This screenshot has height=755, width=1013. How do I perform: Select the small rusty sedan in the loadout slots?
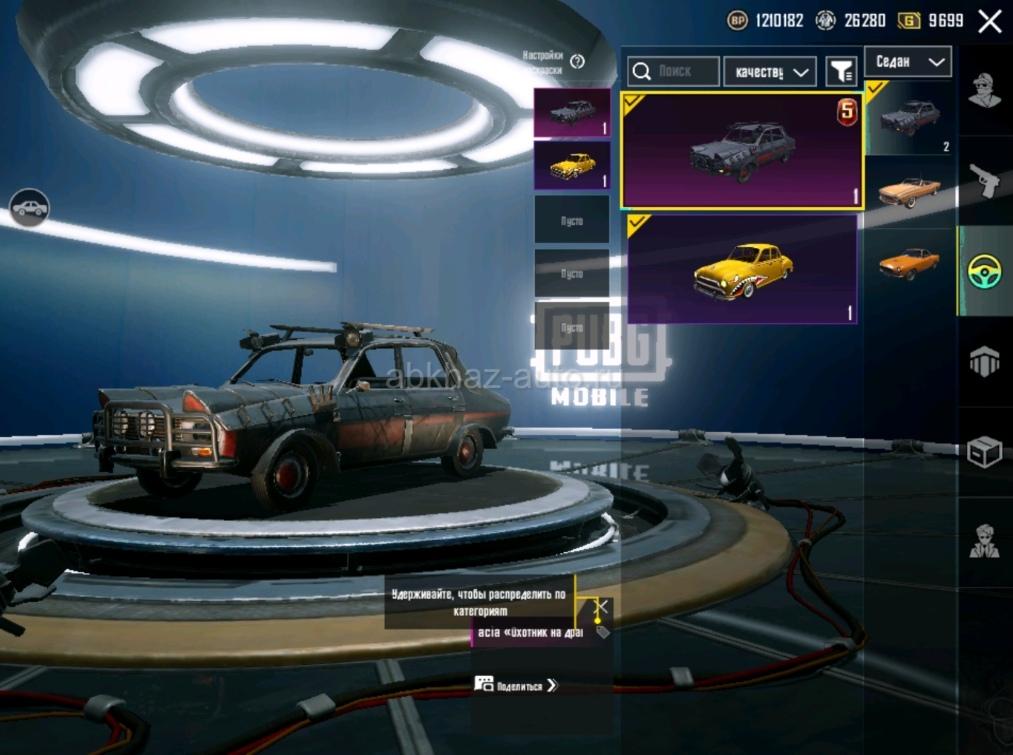coord(572,112)
